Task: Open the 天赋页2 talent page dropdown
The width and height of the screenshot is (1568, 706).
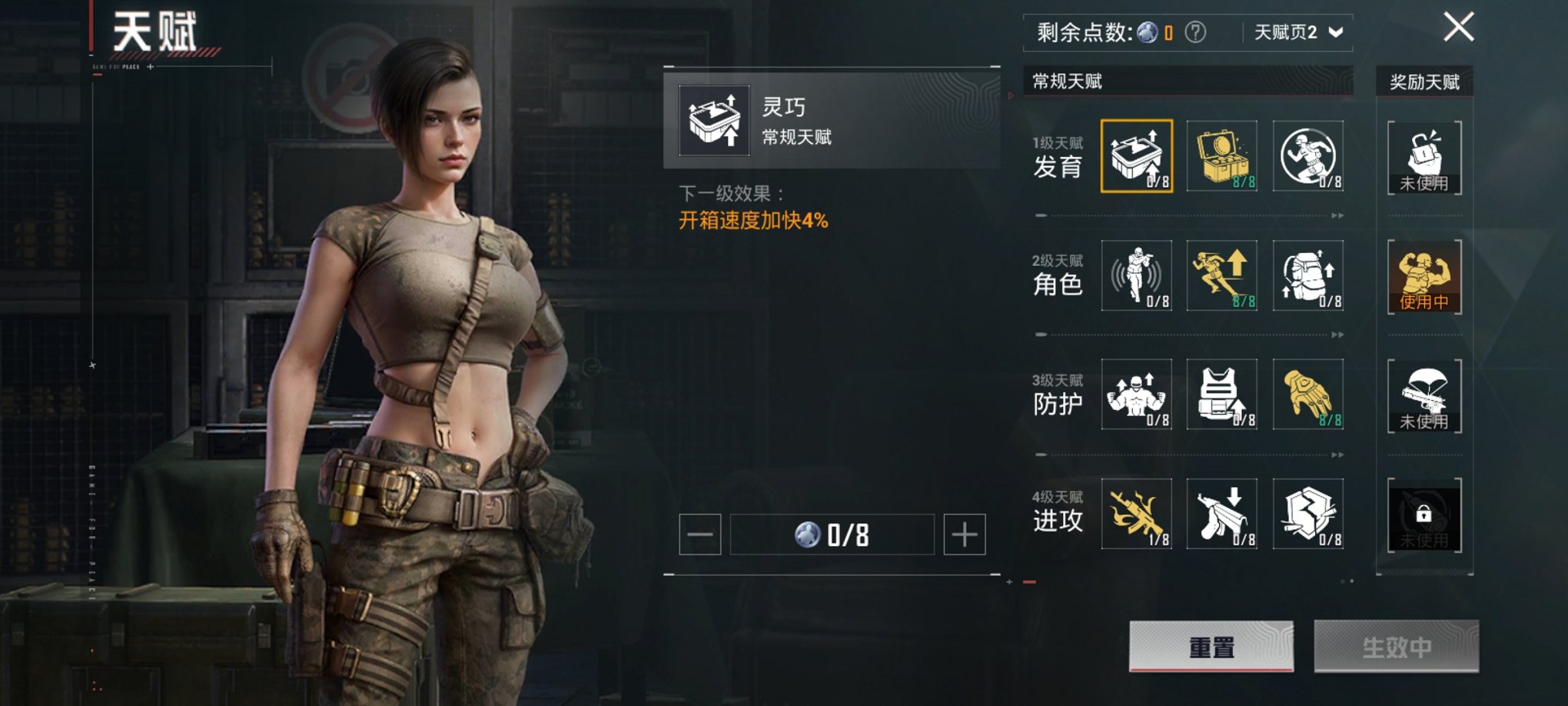Action: [1298, 32]
